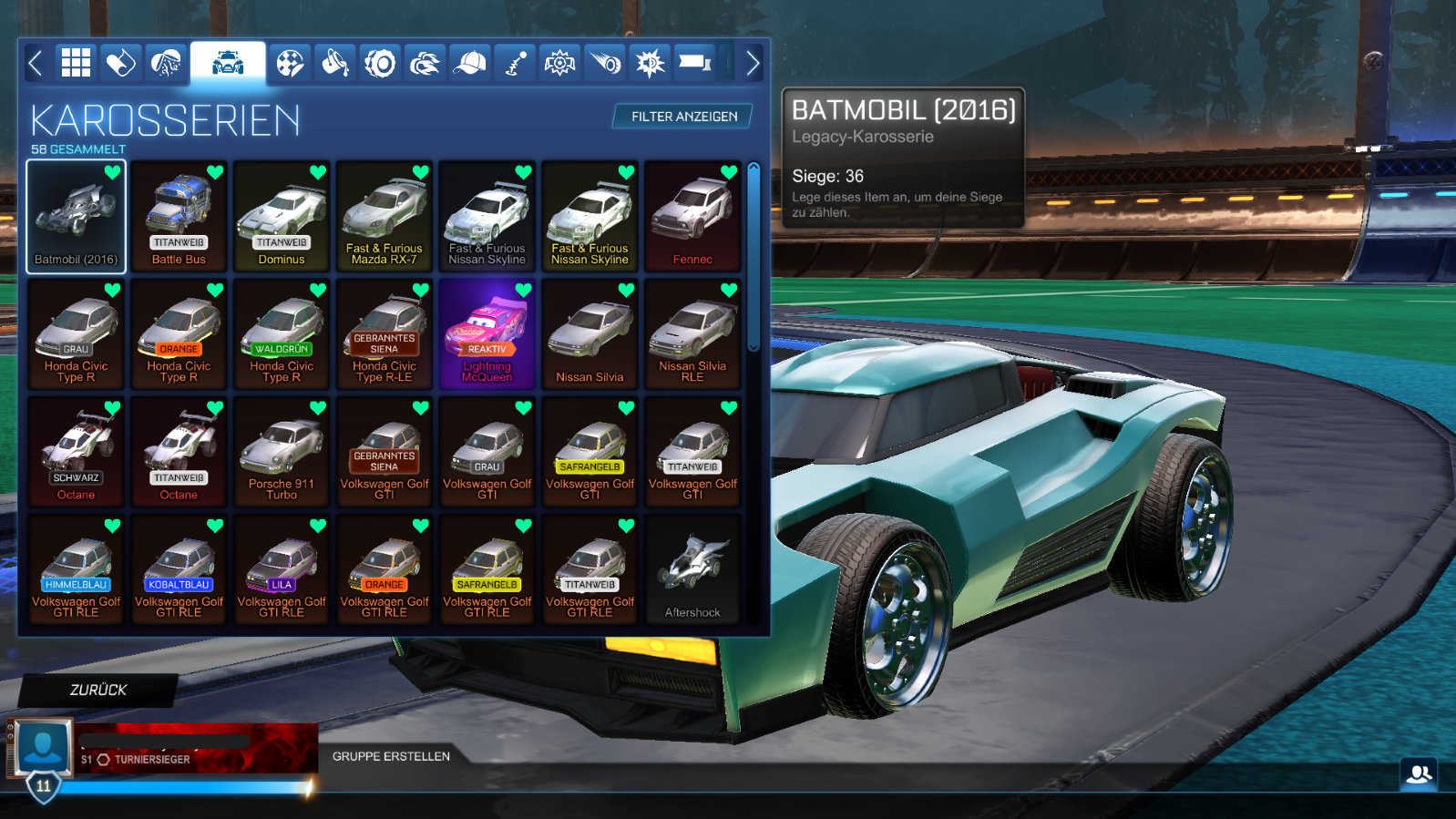The height and width of the screenshot is (819, 1456).
Task: Select the antennas category icon
Action: point(515,62)
